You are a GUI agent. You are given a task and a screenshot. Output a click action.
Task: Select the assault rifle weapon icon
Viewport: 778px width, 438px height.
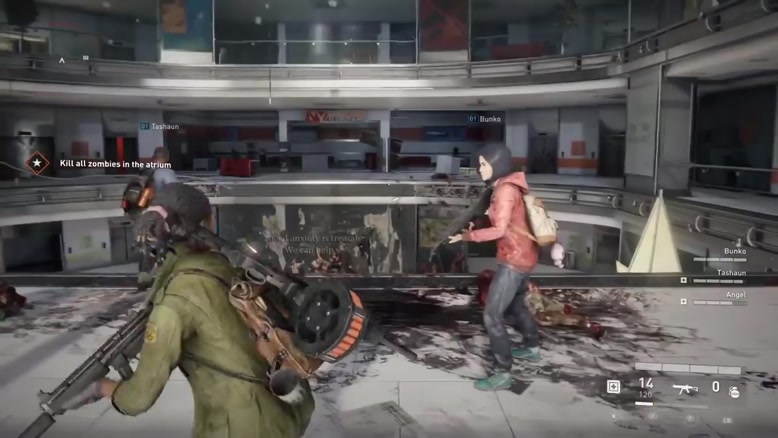[684, 387]
